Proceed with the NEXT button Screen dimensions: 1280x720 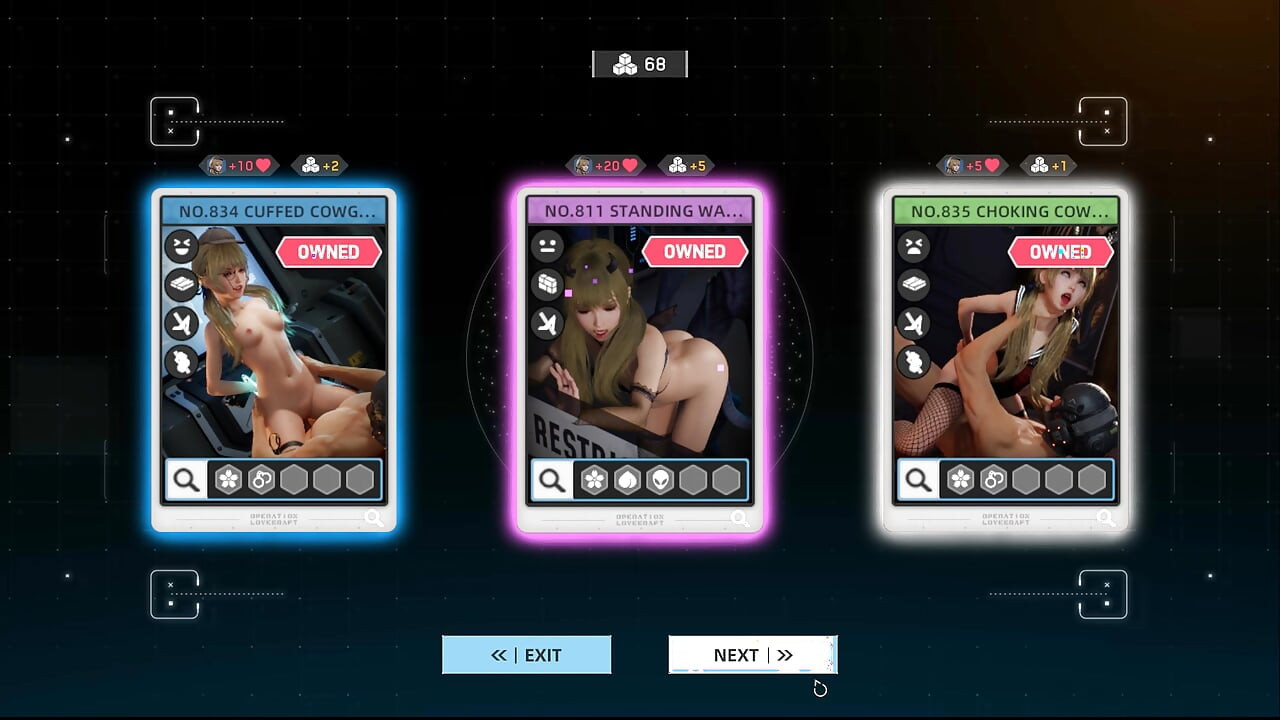[752, 655]
